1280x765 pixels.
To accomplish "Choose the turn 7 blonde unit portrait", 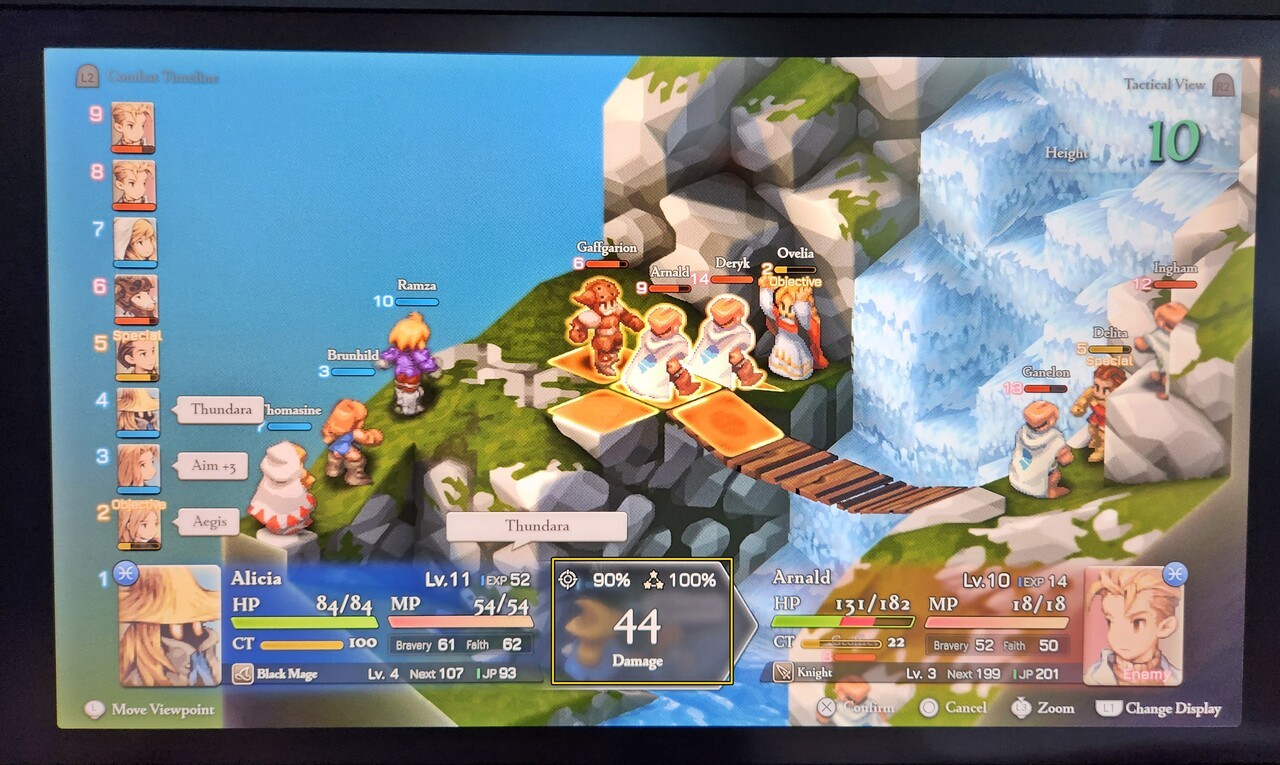I will tap(135, 242).
